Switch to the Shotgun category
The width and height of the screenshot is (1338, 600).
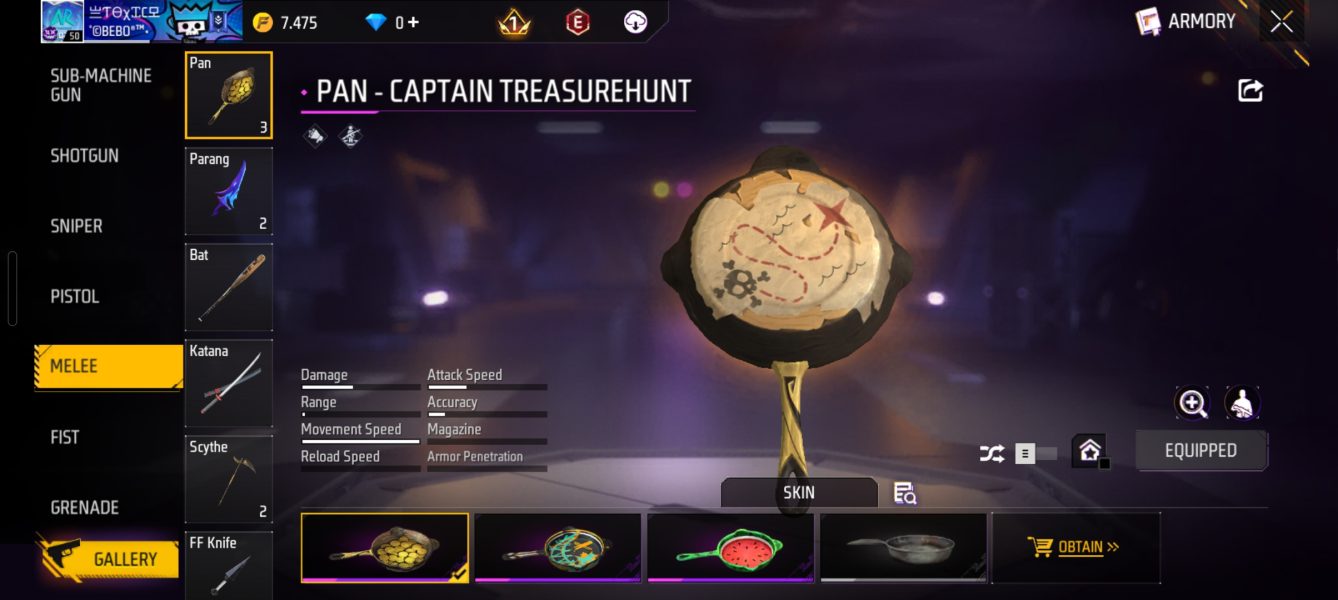(85, 156)
